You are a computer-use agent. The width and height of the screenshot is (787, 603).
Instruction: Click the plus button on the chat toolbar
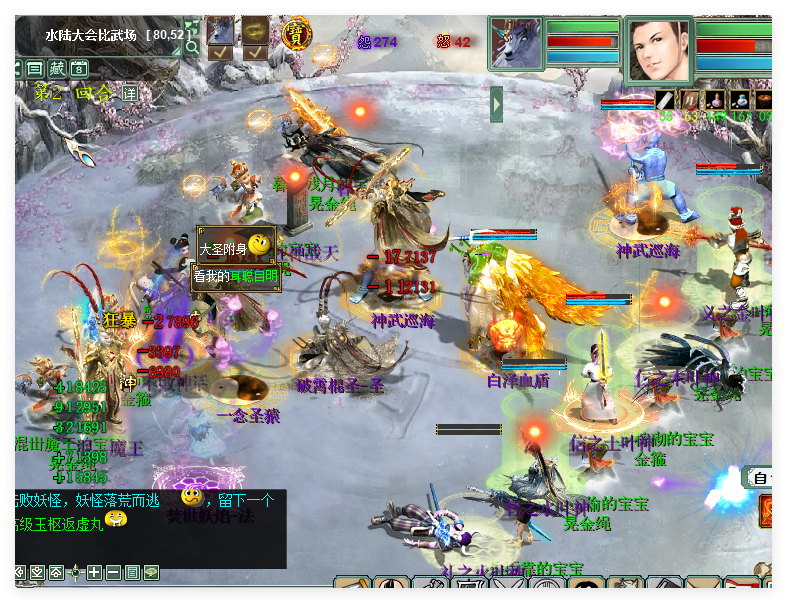point(94,572)
